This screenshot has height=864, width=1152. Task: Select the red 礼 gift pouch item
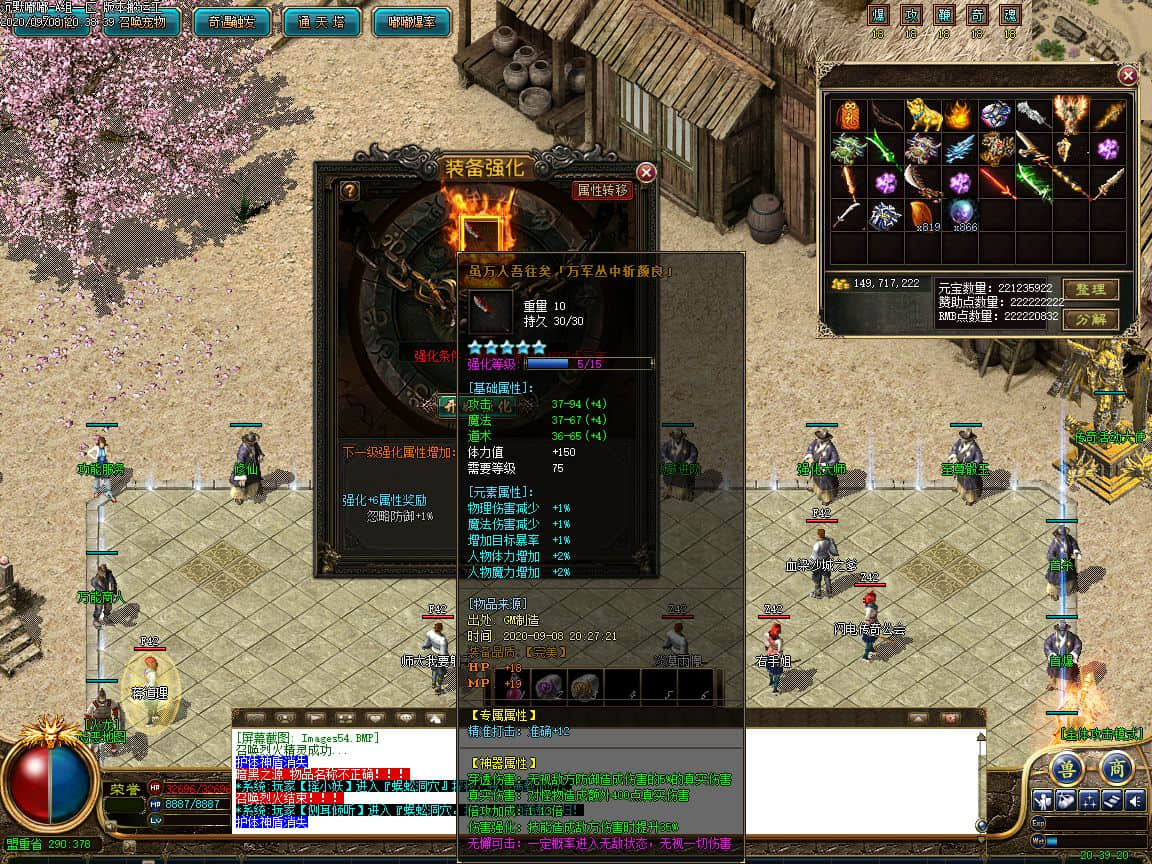pos(848,115)
